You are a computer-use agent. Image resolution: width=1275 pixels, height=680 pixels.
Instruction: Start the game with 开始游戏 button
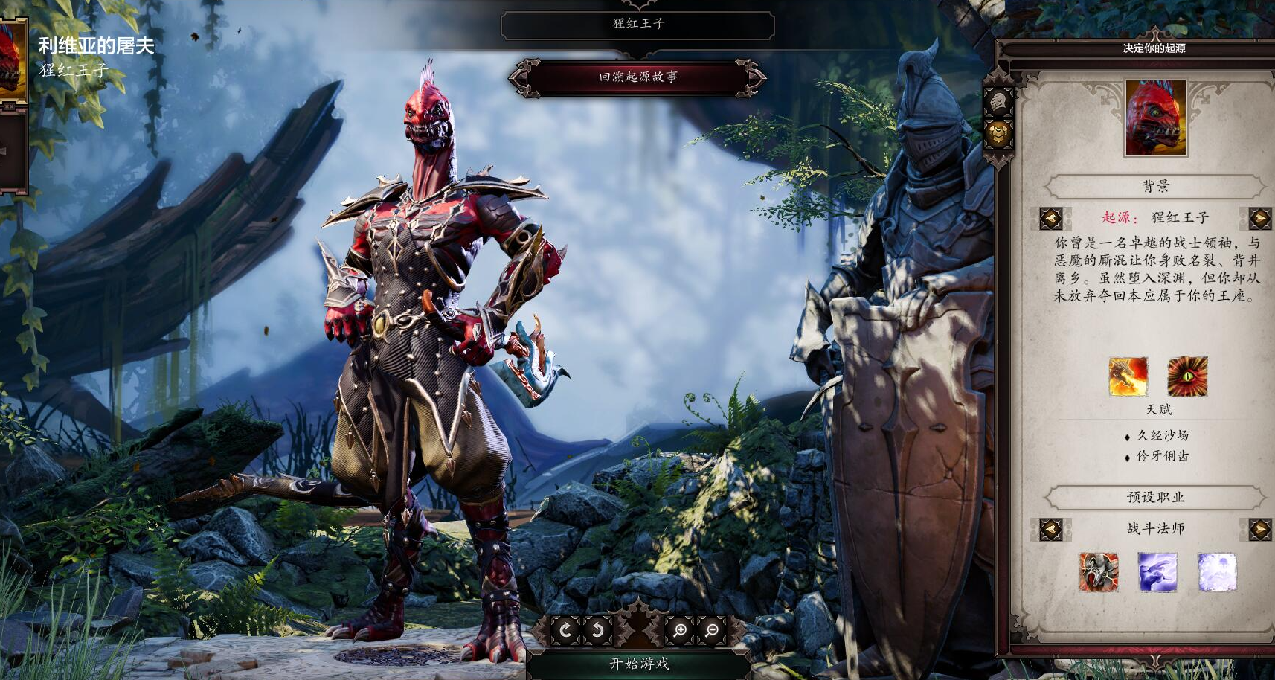click(638, 664)
